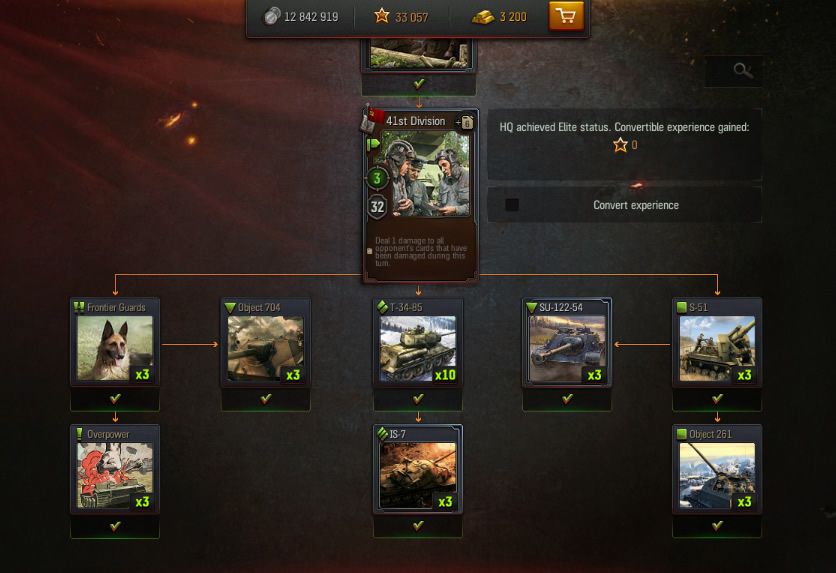
Task: Convert experience with the button
Action: [635, 205]
